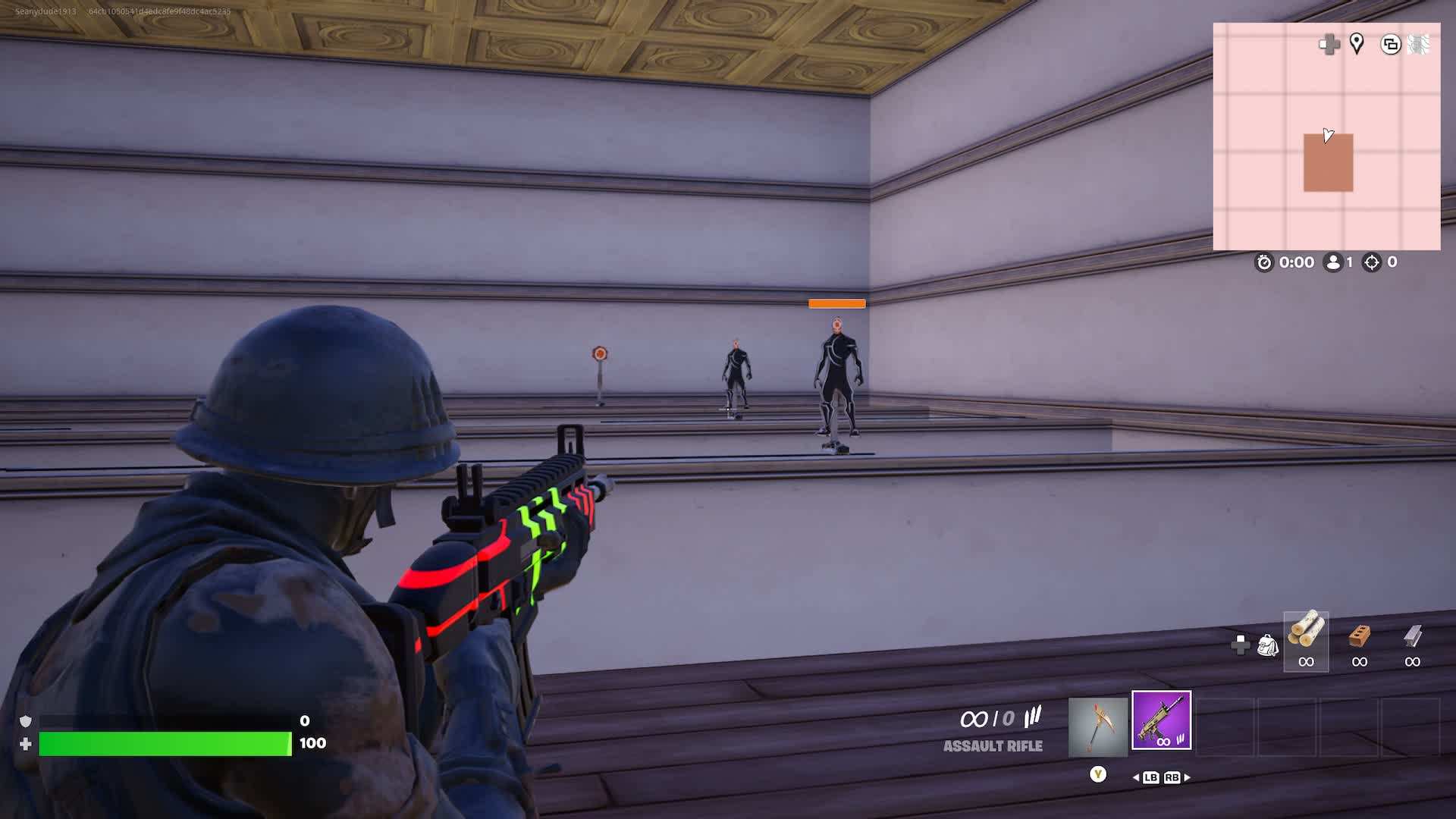Screen dimensions: 1456x819
Task: Equip the purple assault rifle slot
Action: (1161, 720)
